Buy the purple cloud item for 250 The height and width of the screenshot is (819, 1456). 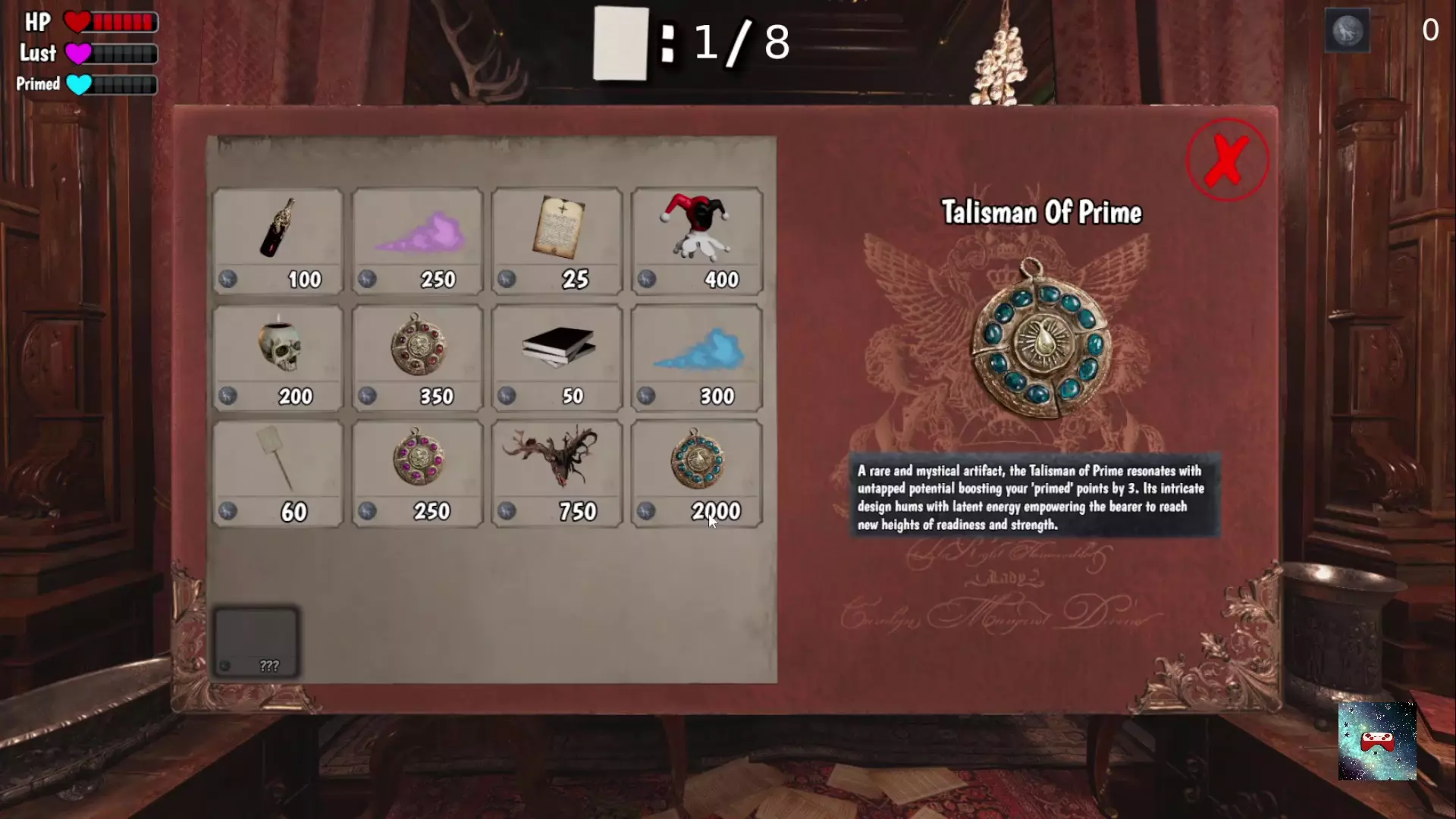point(417,241)
